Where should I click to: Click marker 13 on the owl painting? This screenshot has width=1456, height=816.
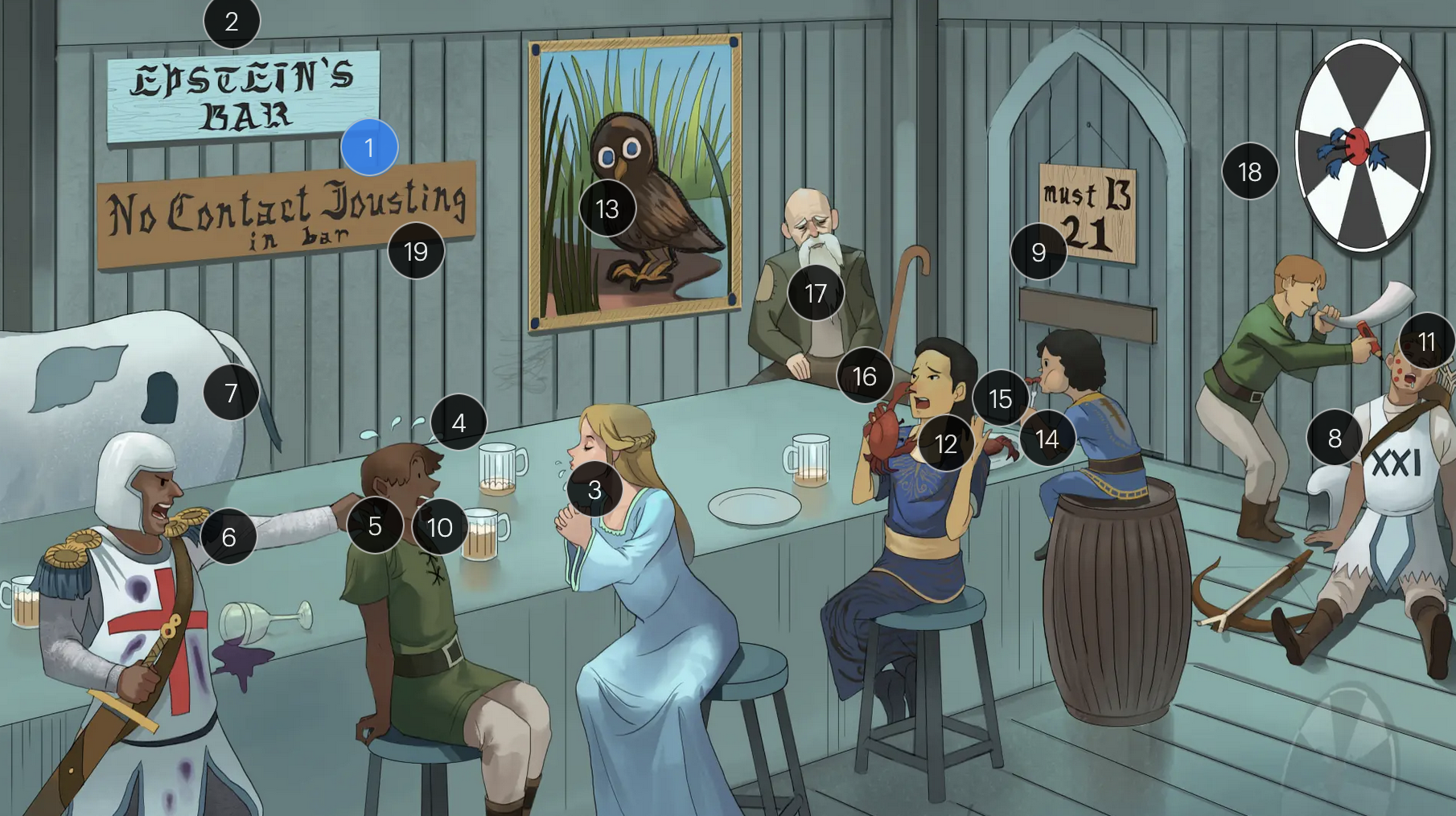point(607,208)
